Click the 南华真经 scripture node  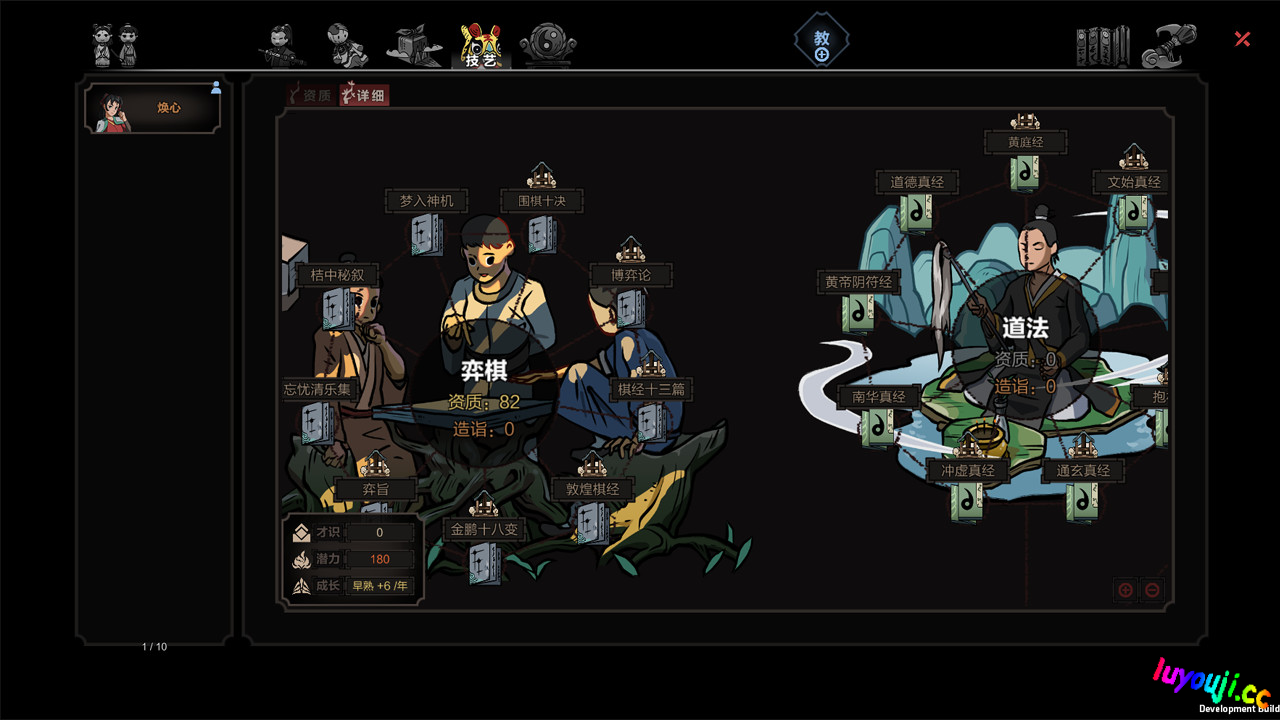tap(878, 427)
